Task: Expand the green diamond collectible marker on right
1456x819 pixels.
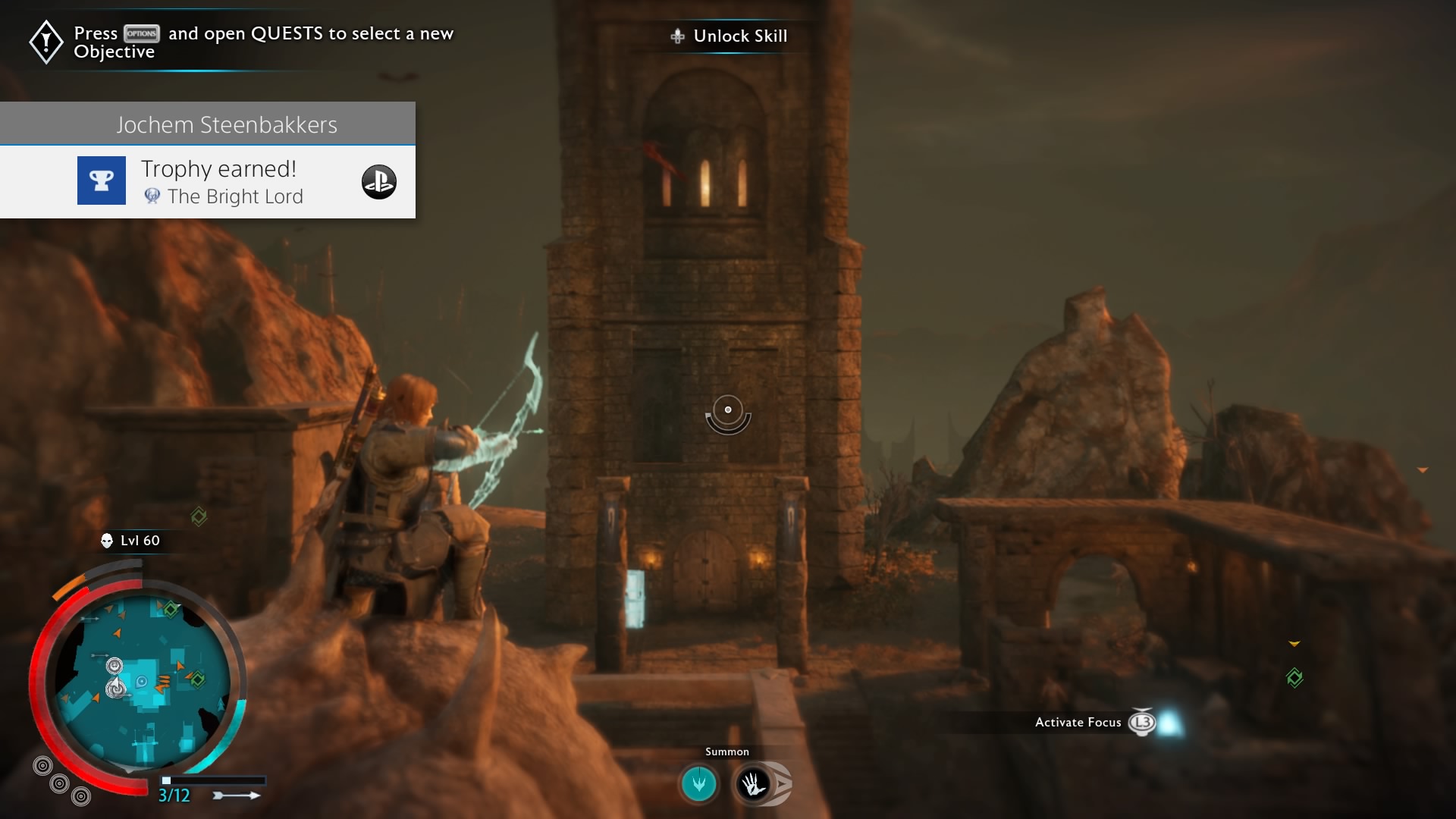Action: pyautogui.click(x=1296, y=679)
